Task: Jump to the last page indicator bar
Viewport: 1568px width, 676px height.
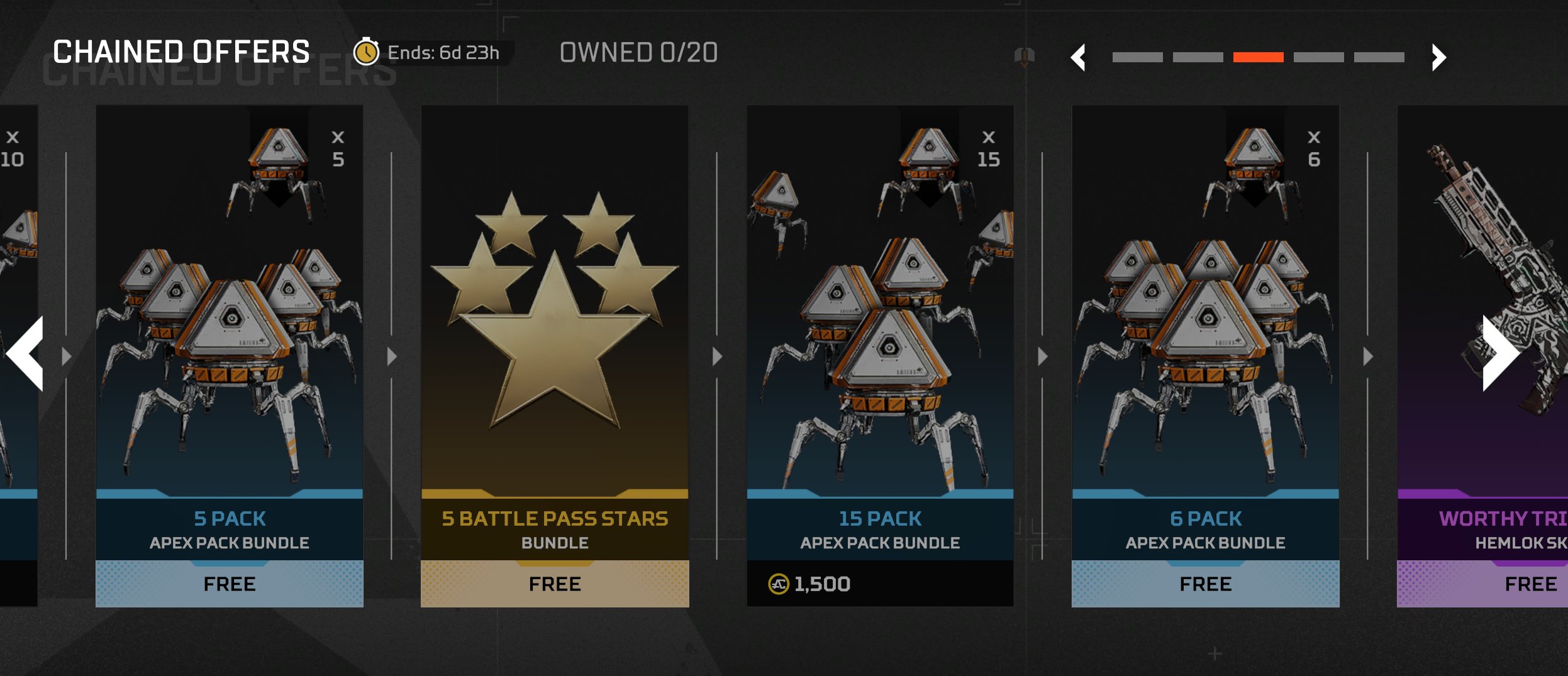Action: [1379, 57]
